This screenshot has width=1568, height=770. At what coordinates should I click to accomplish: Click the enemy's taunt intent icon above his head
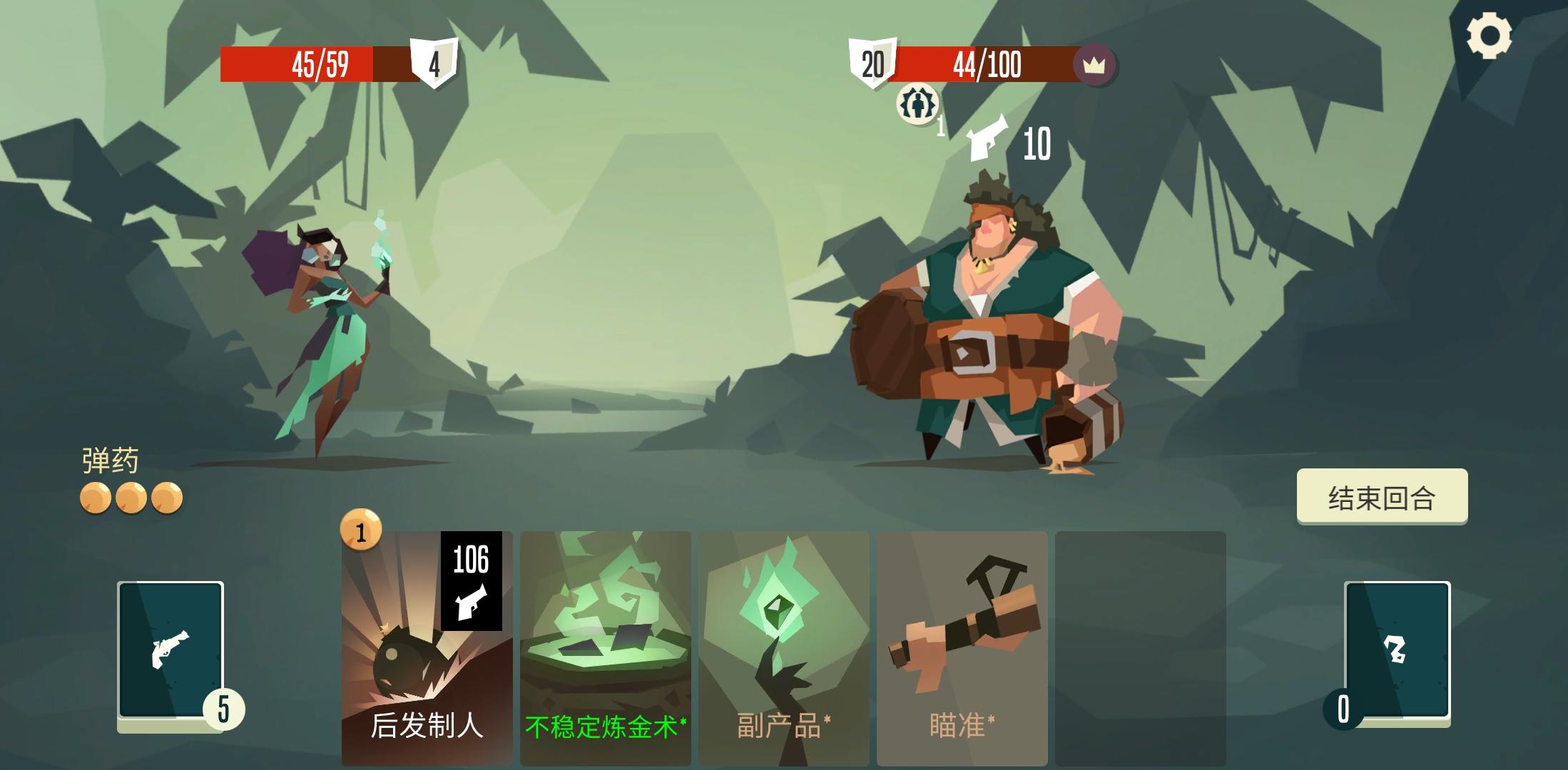[x=917, y=106]
